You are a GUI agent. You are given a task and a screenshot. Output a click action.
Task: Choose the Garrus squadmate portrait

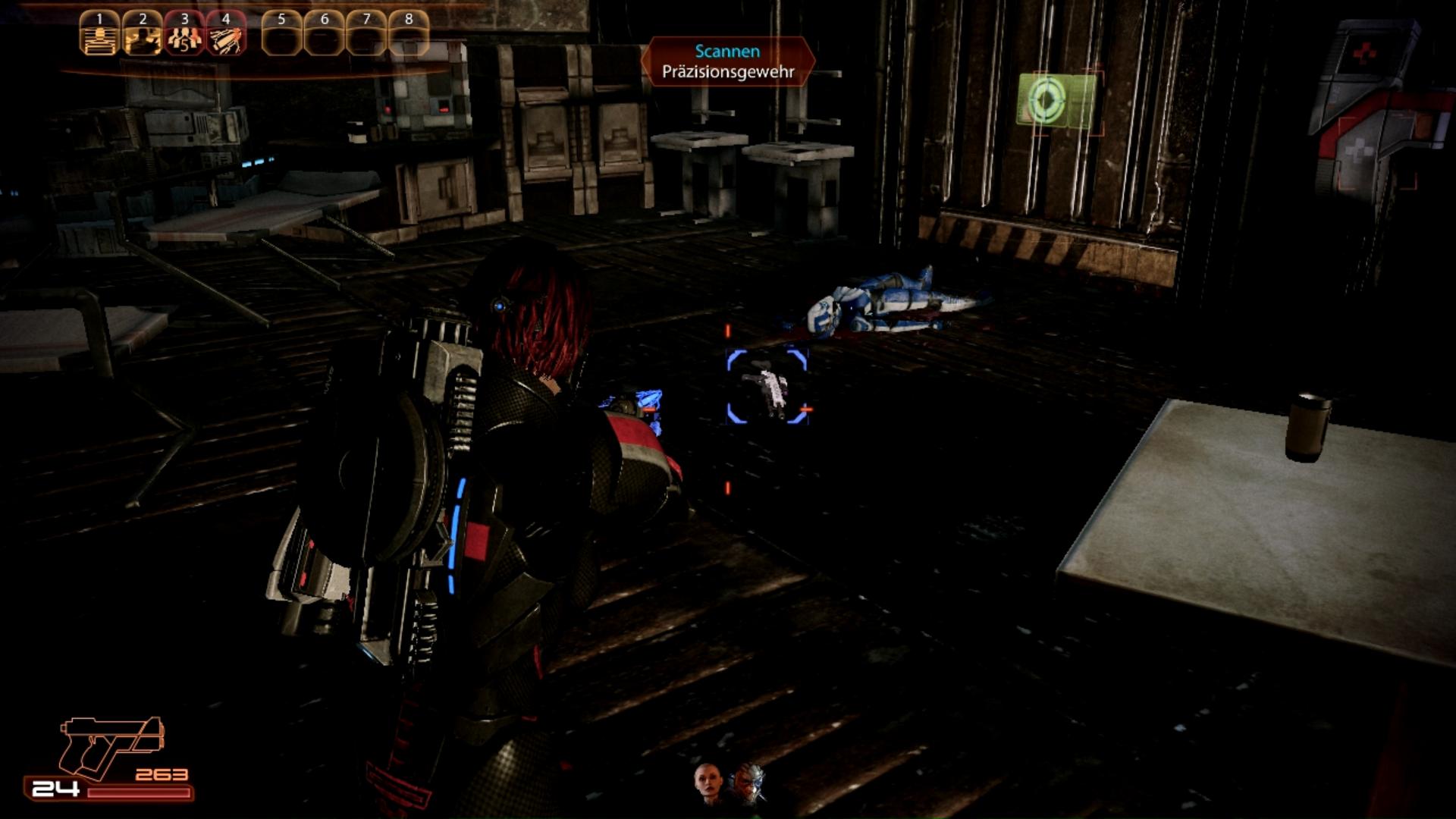pyautogui.click(x=748, y=784)
